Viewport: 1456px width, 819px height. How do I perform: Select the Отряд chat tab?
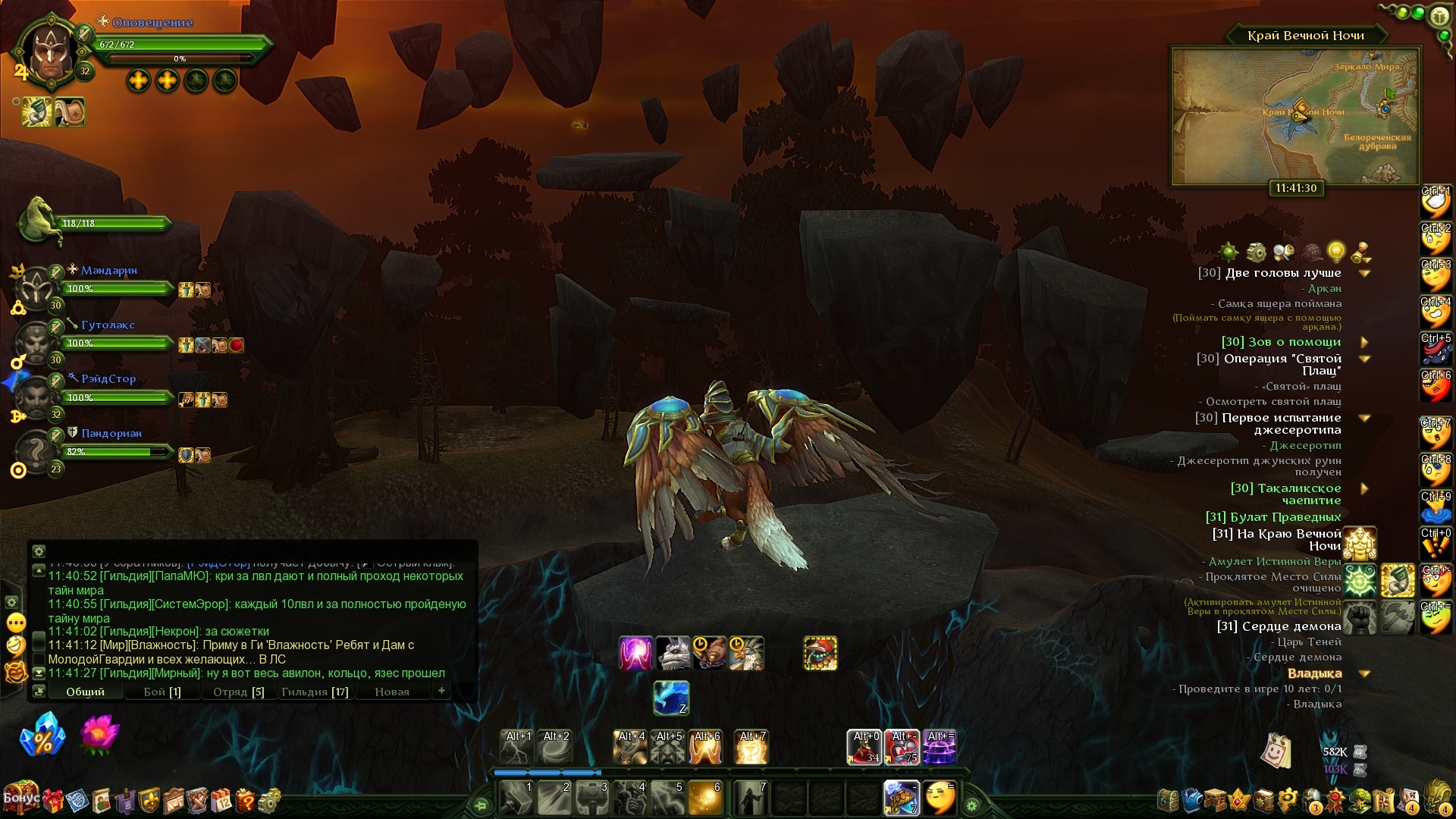click(x=238, y=692)
